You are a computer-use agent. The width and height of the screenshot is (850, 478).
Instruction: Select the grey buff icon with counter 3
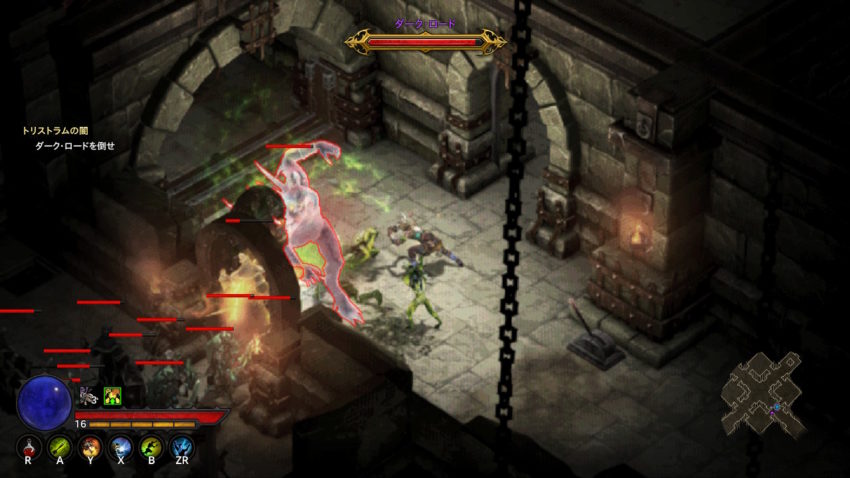coord(89,396)
